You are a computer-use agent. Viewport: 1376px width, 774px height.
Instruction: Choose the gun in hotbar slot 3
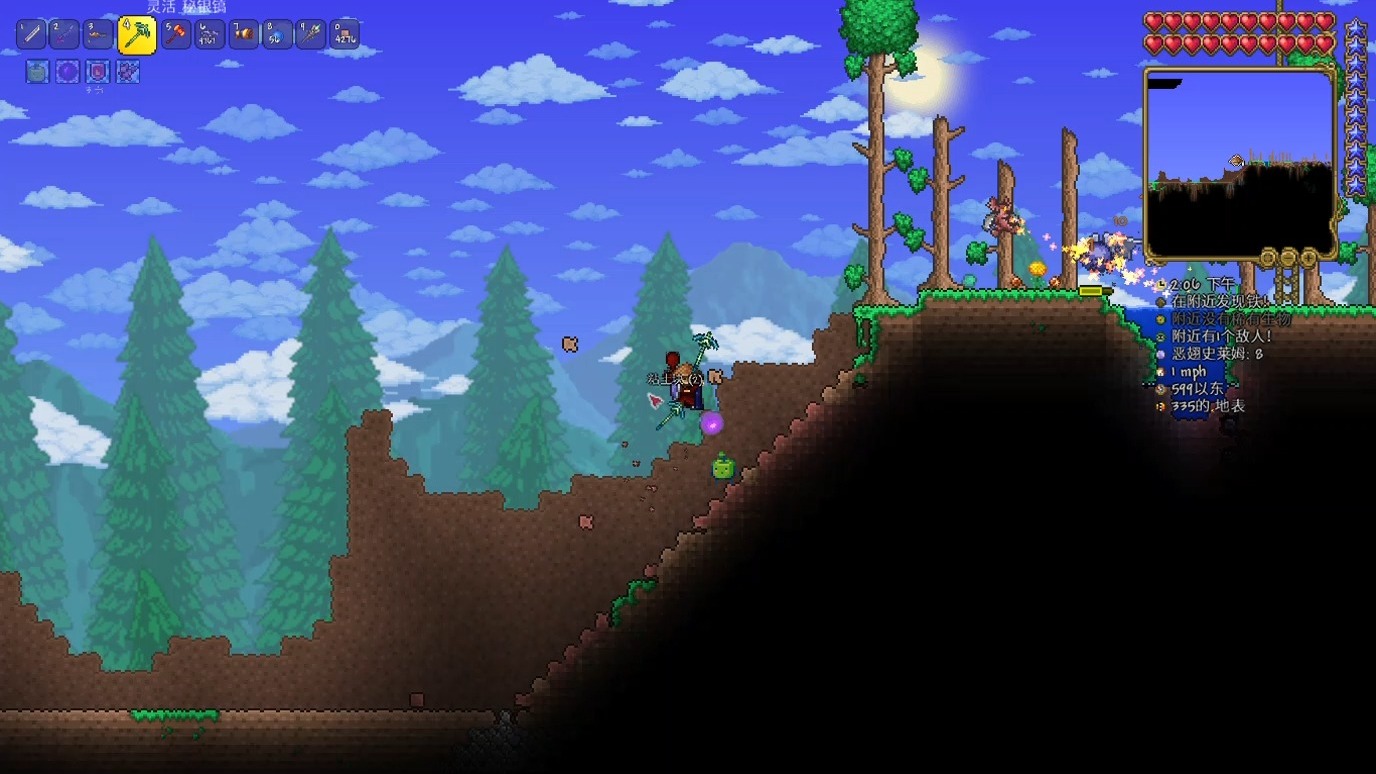(98, 35)
